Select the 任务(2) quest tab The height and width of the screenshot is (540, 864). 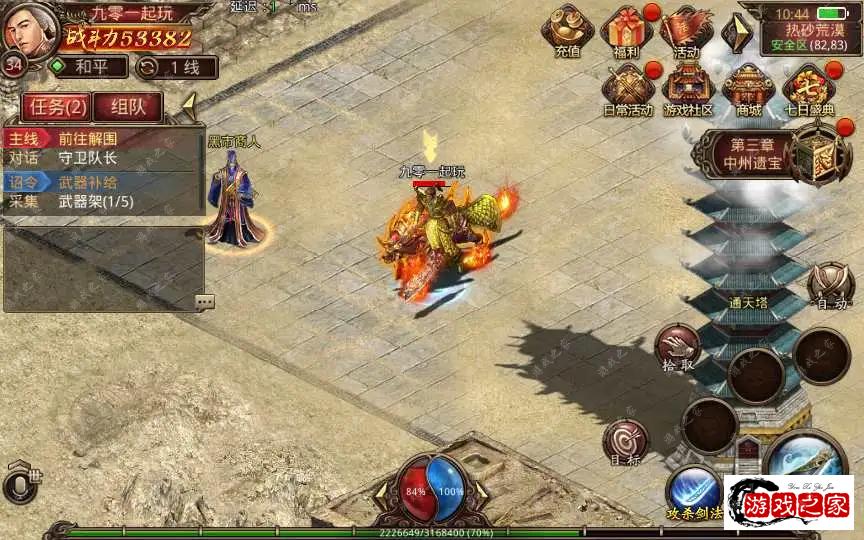[56, 106]
